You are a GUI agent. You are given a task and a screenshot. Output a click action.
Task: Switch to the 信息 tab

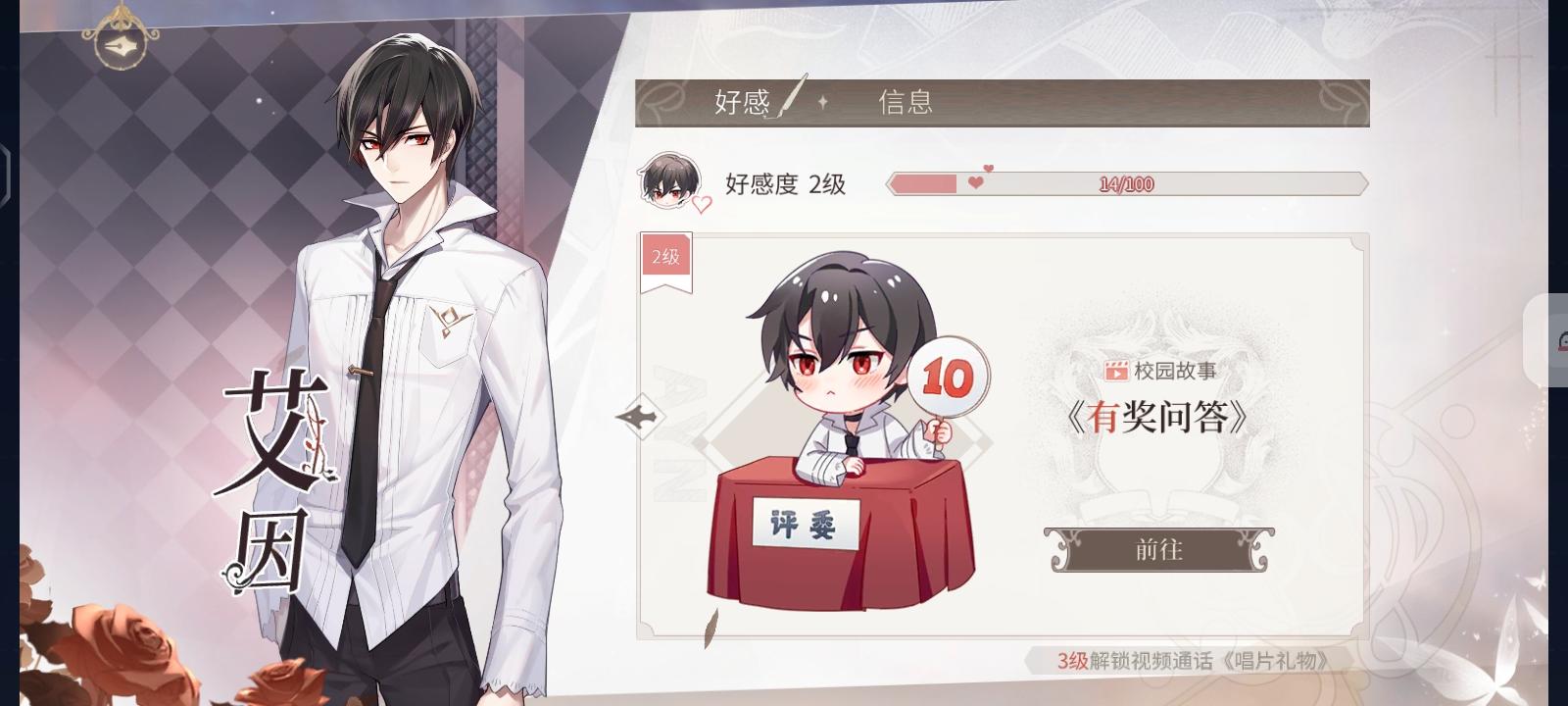coord(907,102)
